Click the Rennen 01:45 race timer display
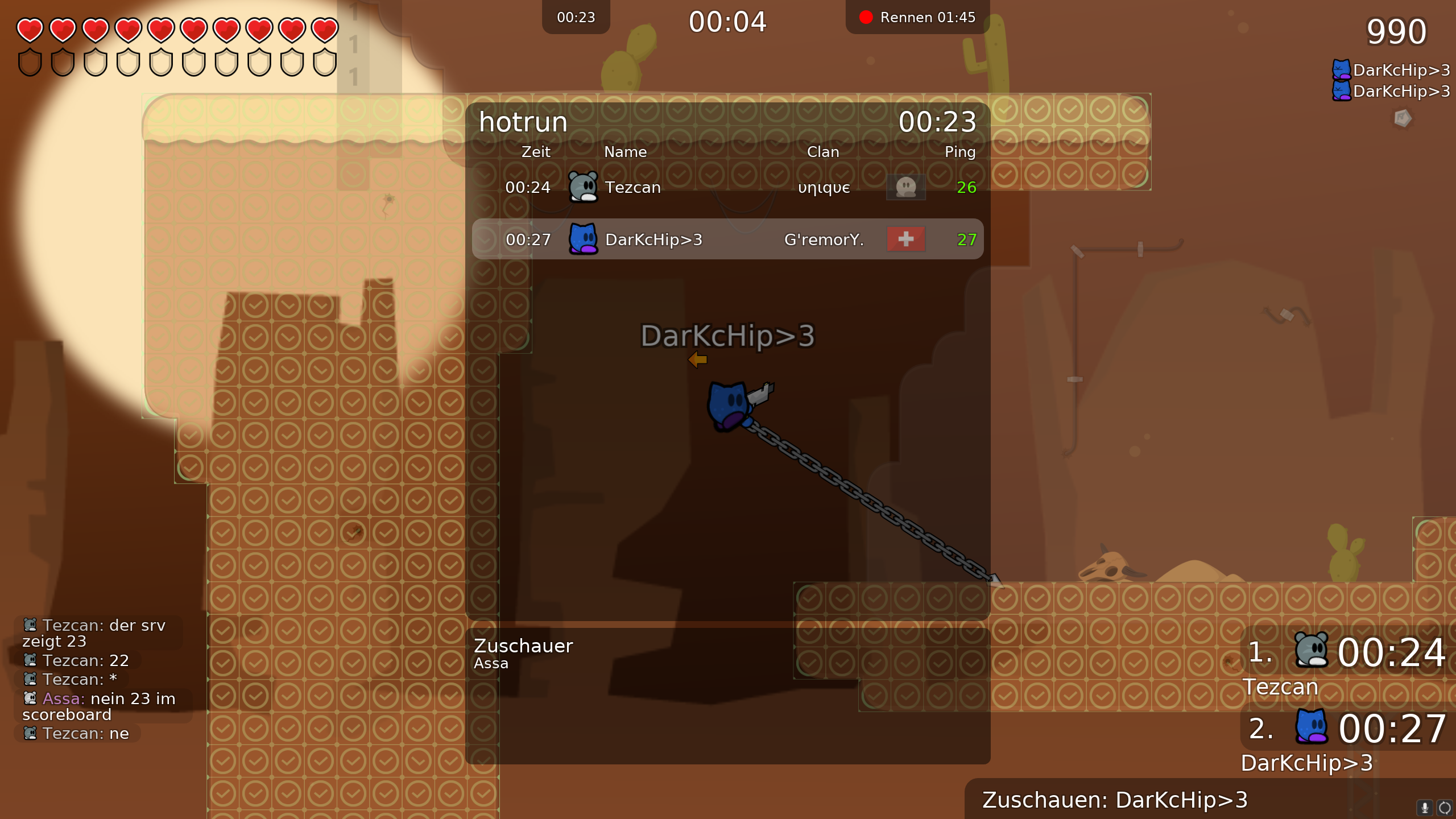Screen dimensions: 1456x819 [x=927, y=17]
